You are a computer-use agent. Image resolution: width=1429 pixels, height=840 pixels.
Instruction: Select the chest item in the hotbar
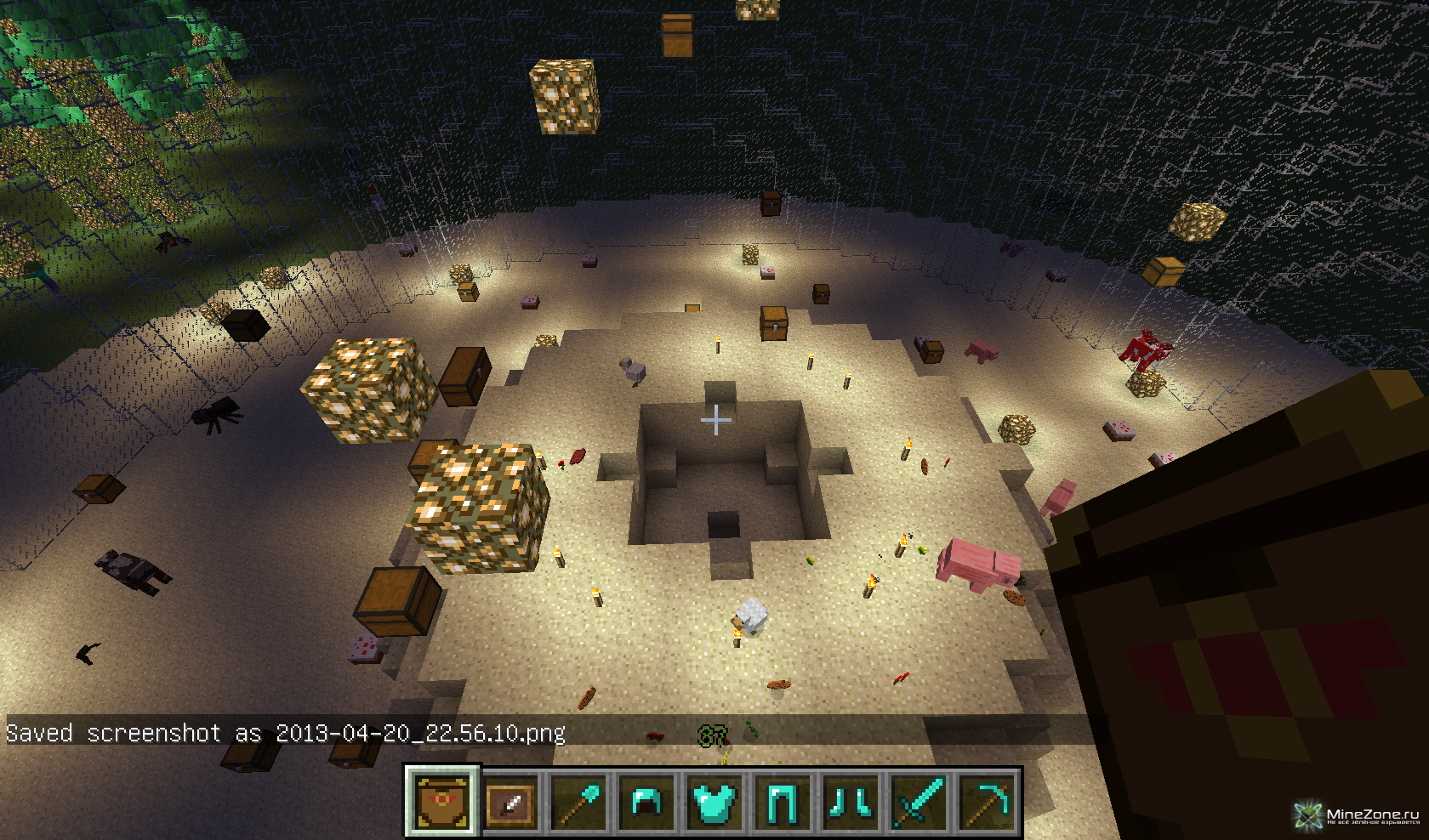(x=442, y=802)
